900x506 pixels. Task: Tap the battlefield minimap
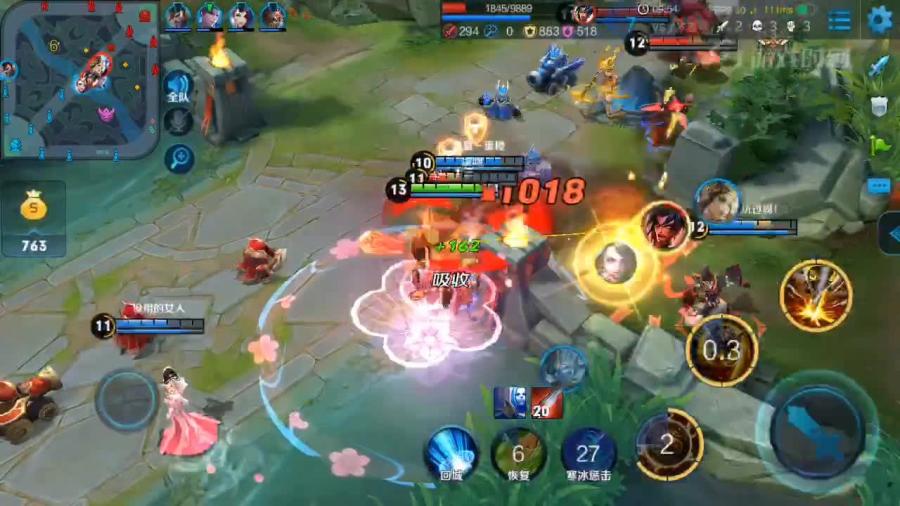coord(78,80)
